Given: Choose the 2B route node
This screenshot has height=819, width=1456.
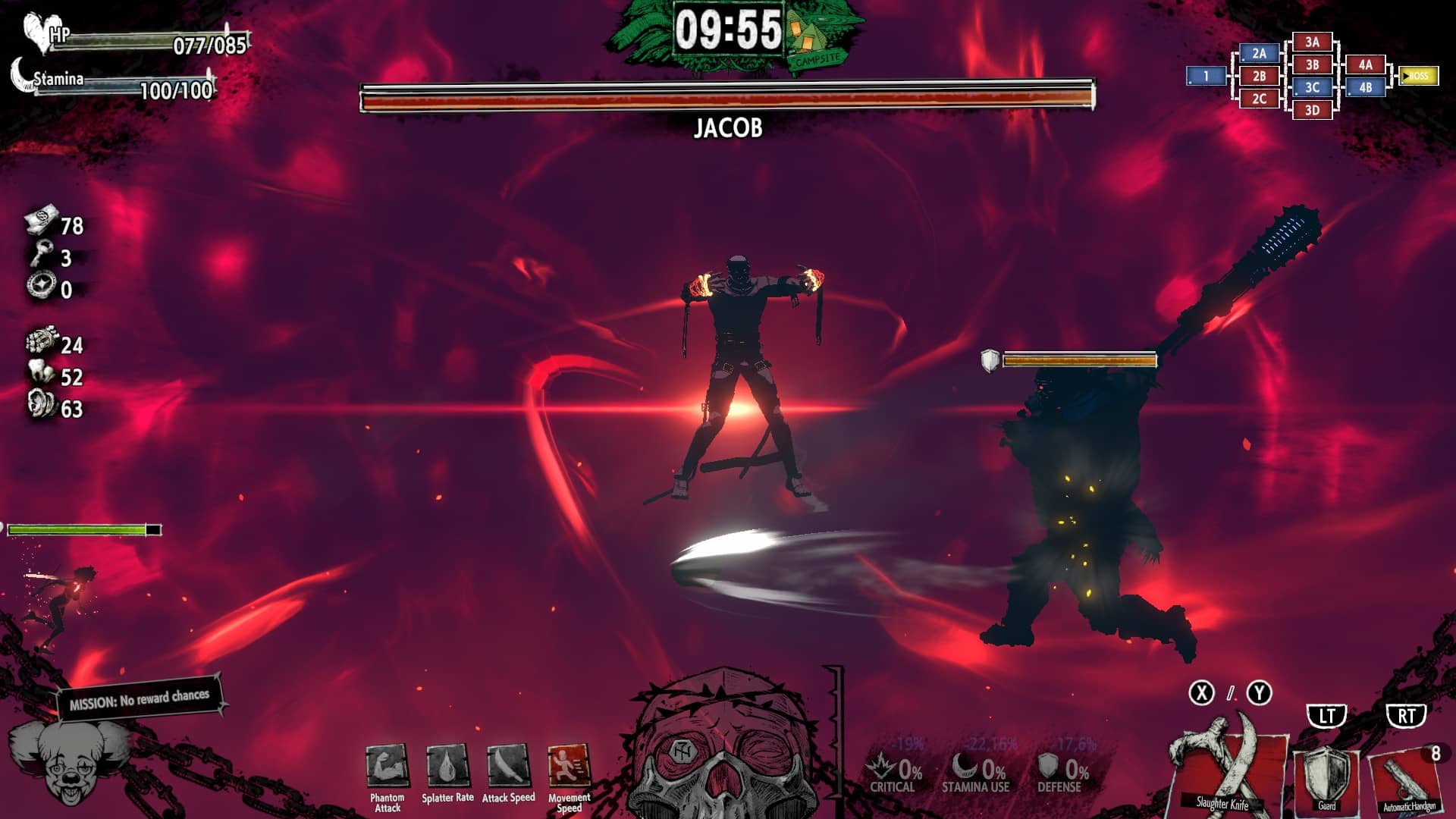Looking at the screenshot, I should click(1259, 76).
